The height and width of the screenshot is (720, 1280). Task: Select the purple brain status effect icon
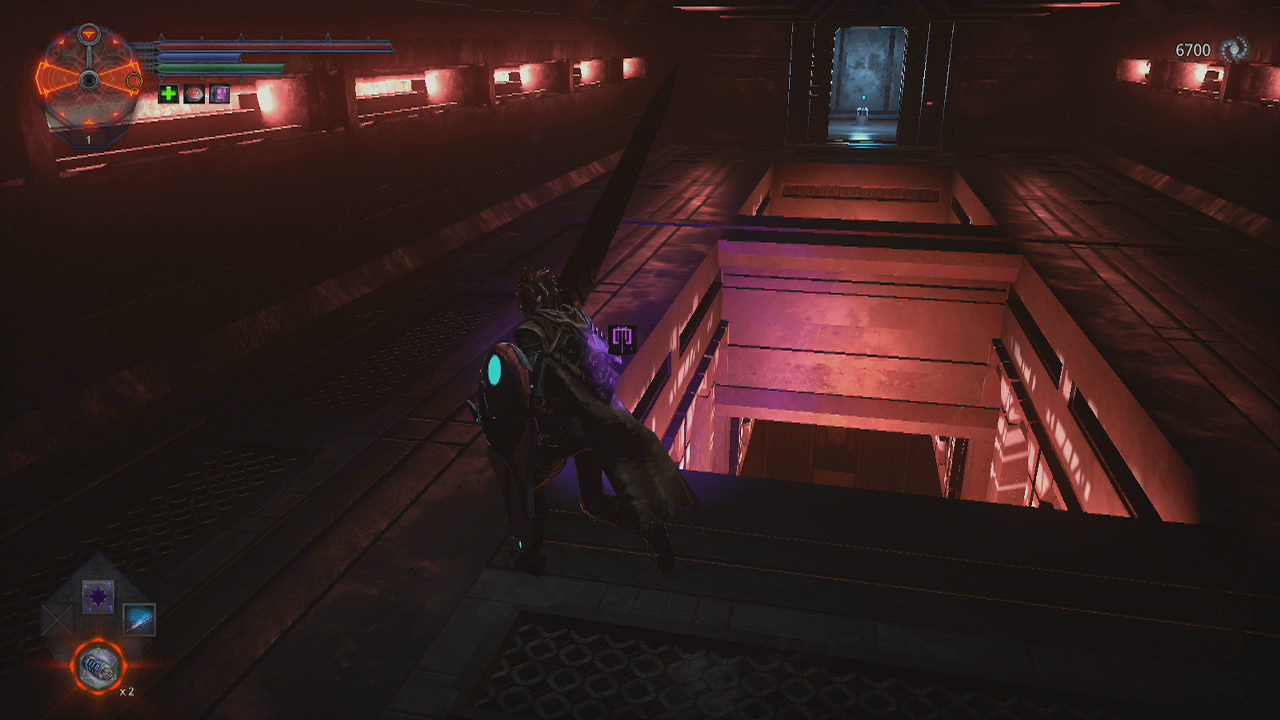[218, 95]
